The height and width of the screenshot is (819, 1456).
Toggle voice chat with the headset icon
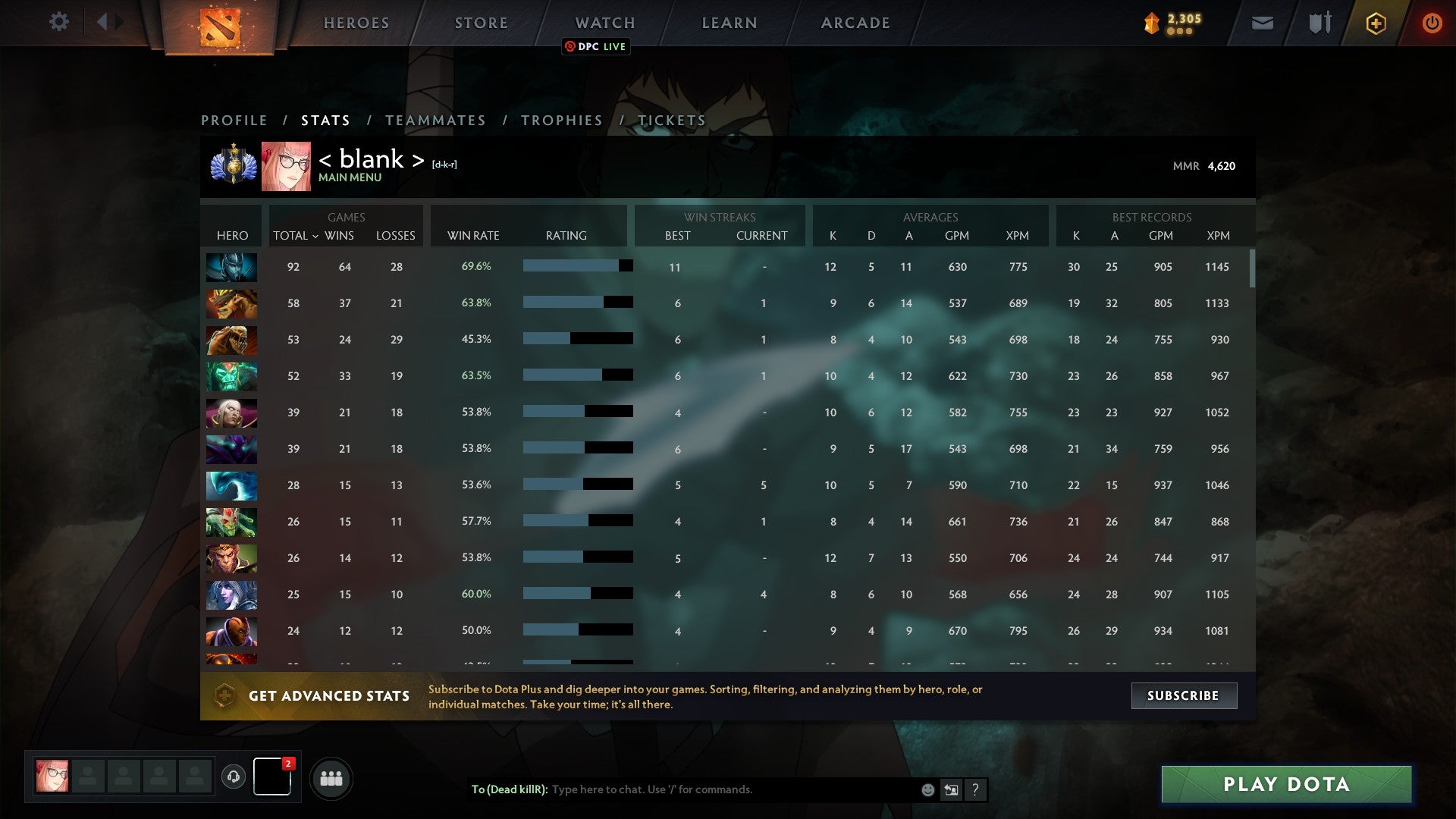(x=234, y=777)
